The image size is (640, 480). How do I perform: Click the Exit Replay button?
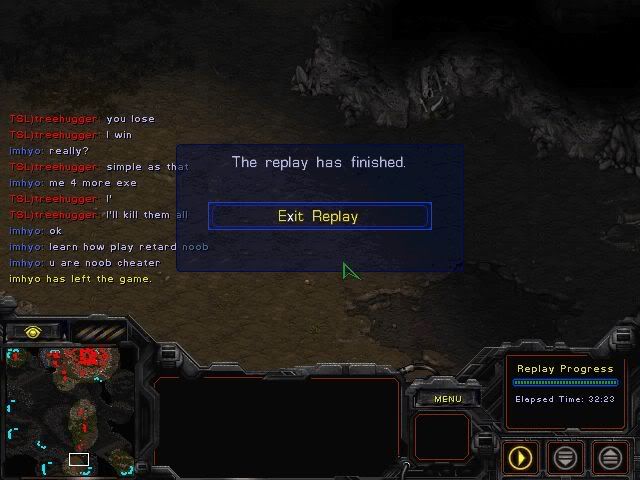point(319,216)
